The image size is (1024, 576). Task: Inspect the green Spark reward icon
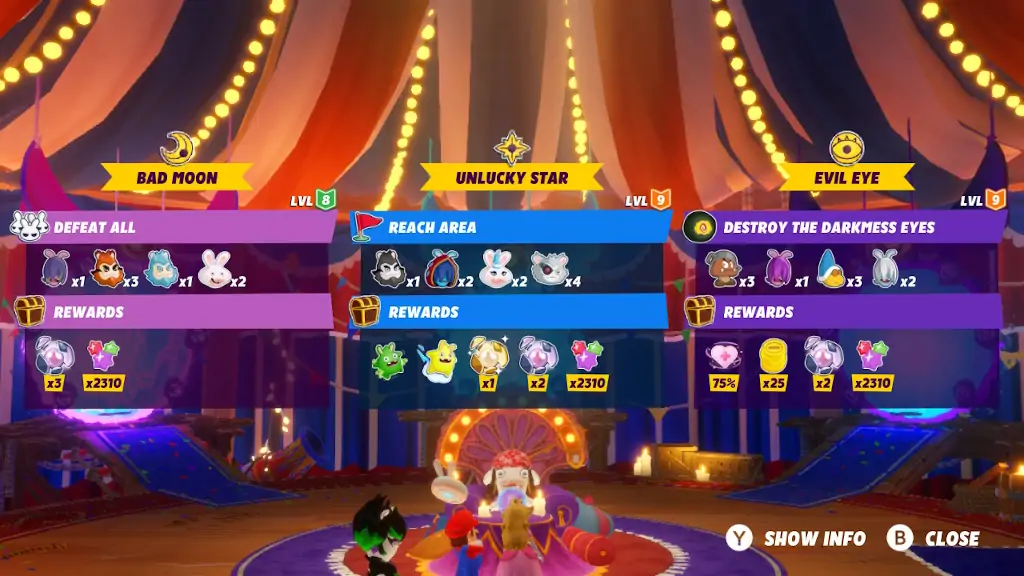(388, 360)
